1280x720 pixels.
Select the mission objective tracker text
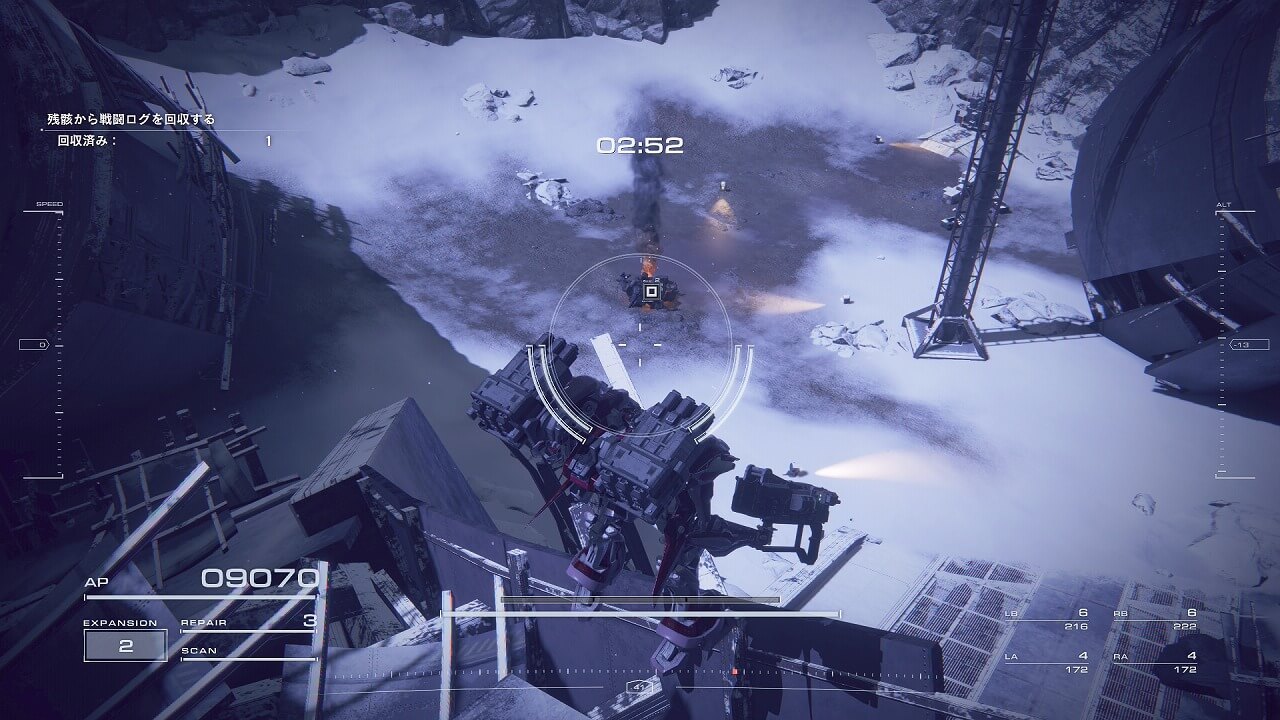[131, 120]
